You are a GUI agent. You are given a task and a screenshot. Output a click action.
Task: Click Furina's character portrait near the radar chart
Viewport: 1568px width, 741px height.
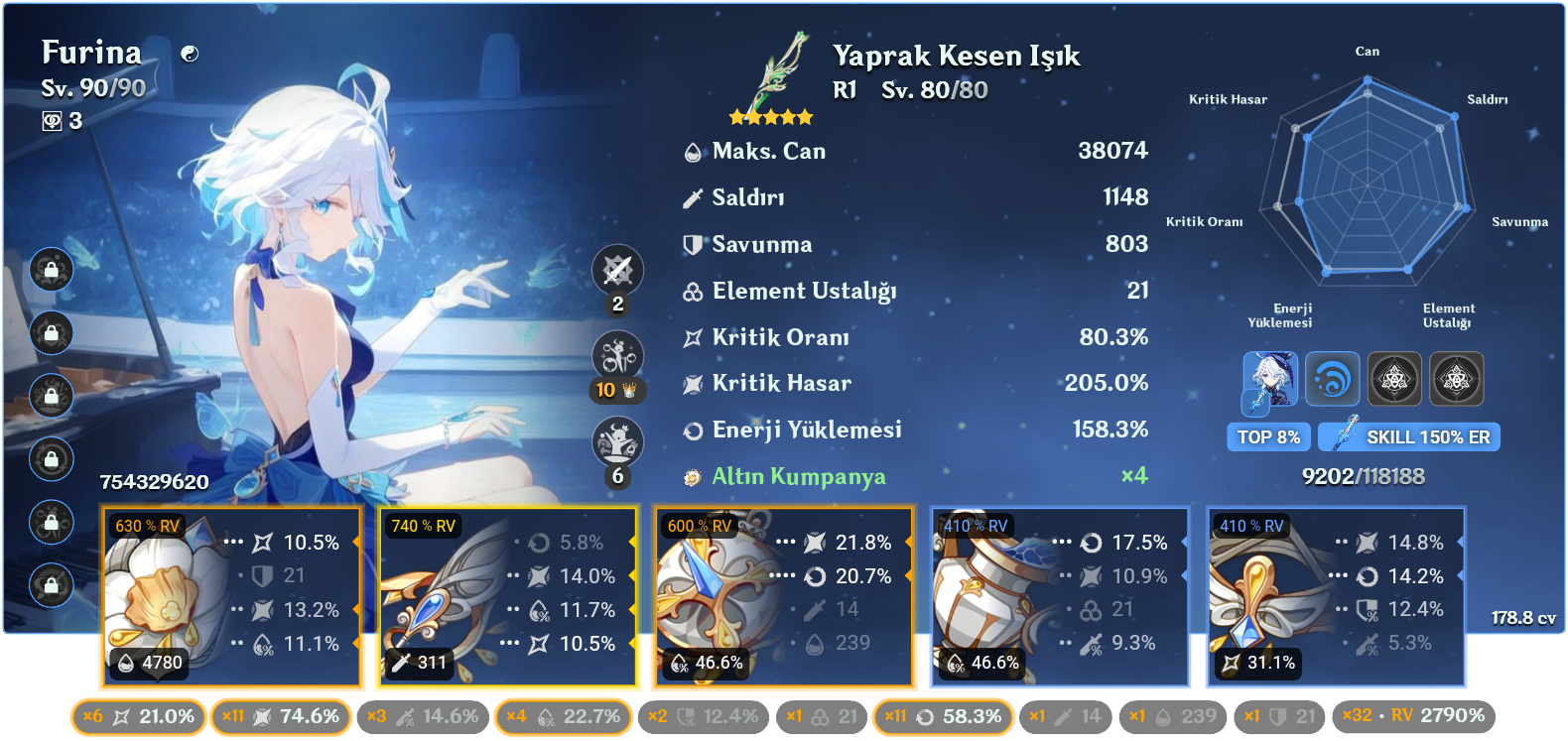click(x=1268, y=379)
